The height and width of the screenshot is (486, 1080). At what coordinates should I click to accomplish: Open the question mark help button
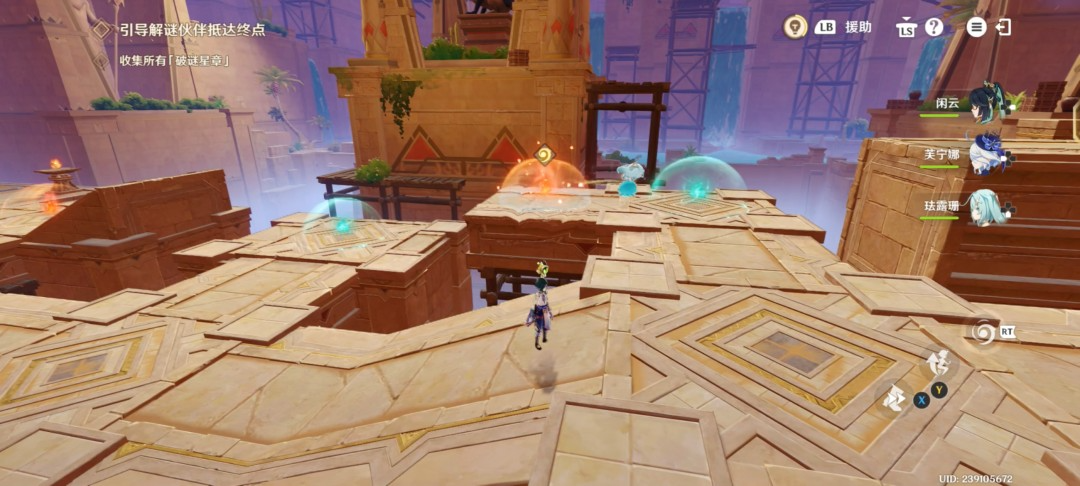pos(934,27)
